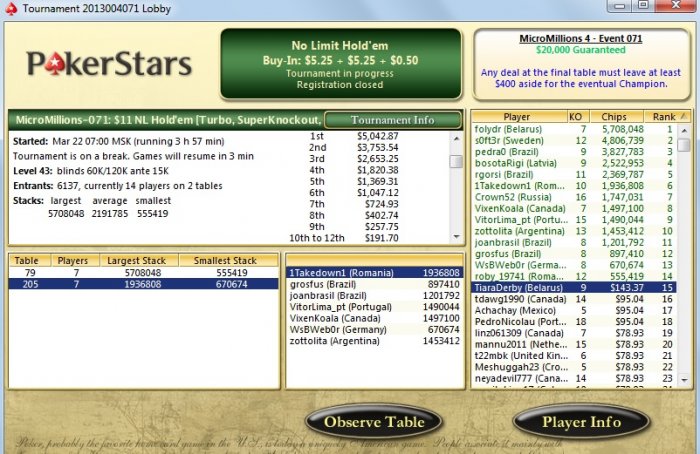Select folydr (Belarus) in the ranking list
Image resolution: width=700 pixels, height=454 pixels.
coord(515,129)
